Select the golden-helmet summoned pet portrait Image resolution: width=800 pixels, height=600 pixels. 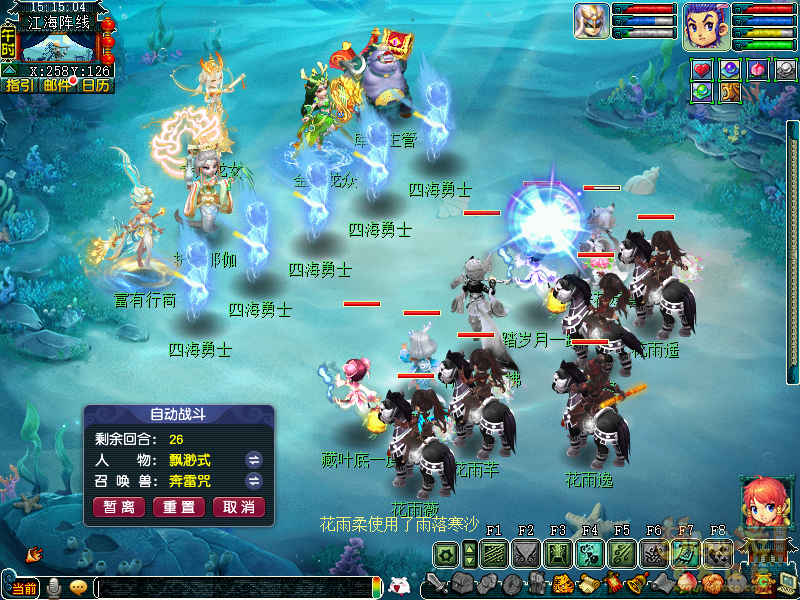591,22
